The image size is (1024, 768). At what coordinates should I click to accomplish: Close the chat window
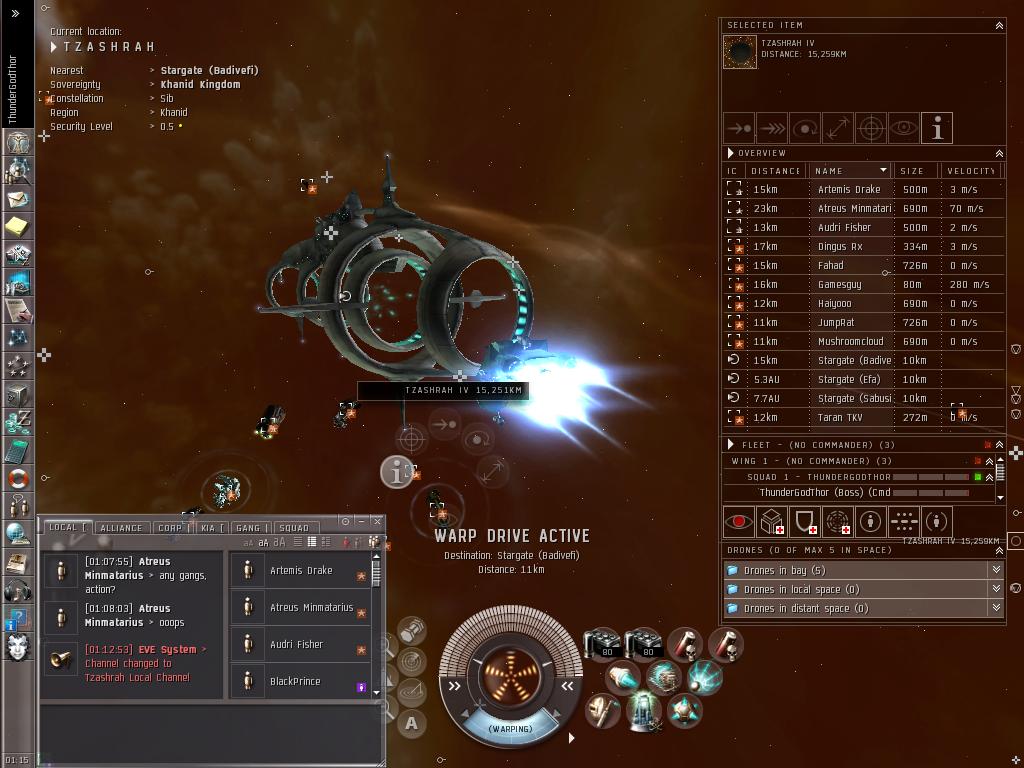coord(377,521)
